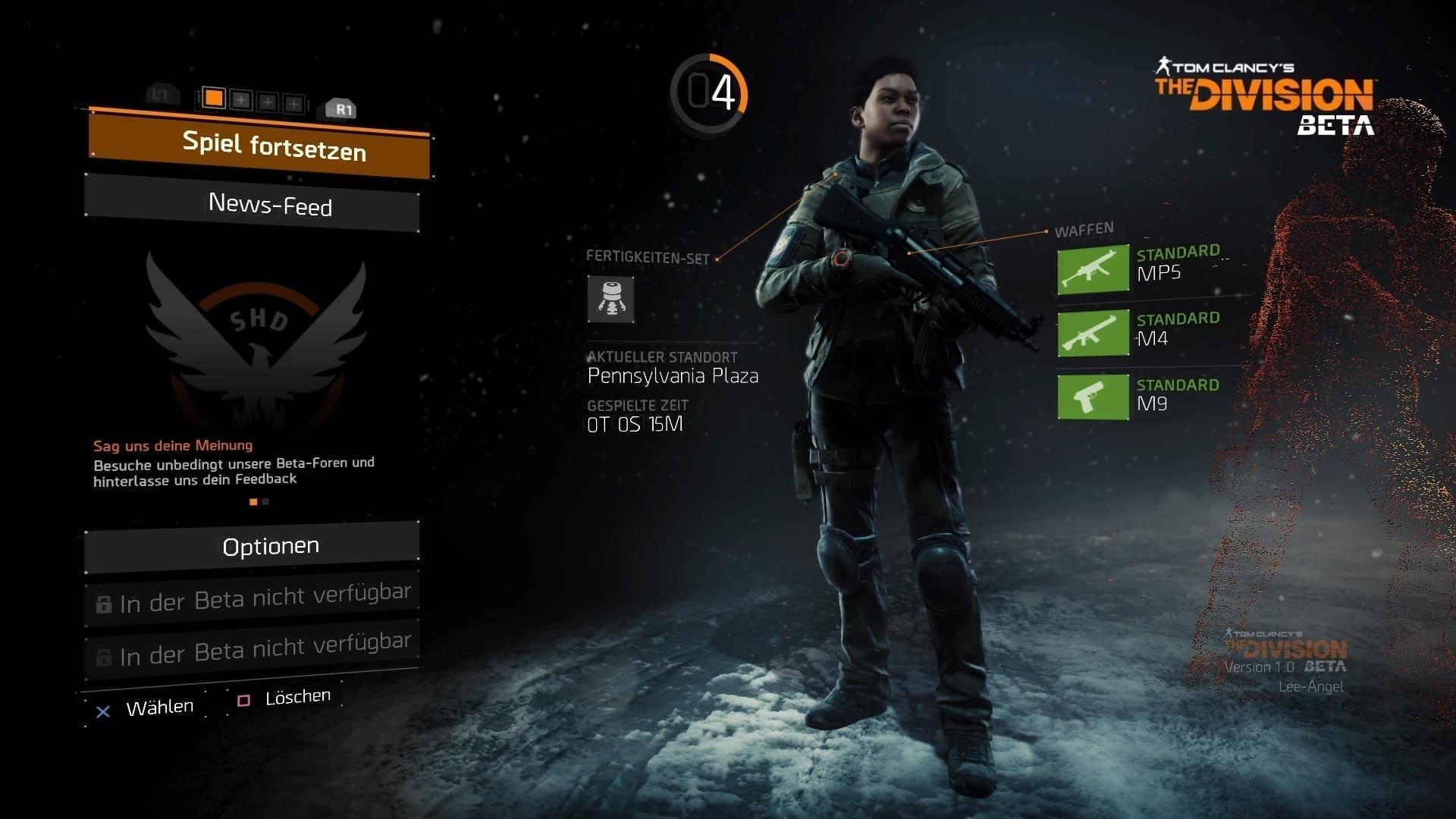
Task: Open the 'Sag uns deine Meinung' news panel
Action: coord(234,462)
